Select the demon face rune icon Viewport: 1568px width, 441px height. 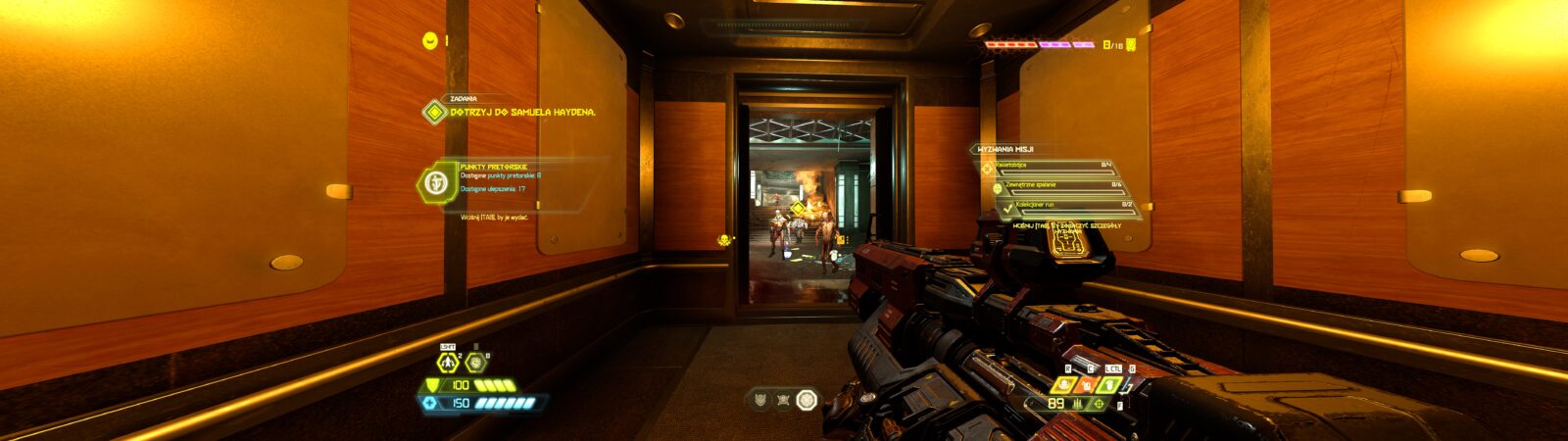pos(476,363)
